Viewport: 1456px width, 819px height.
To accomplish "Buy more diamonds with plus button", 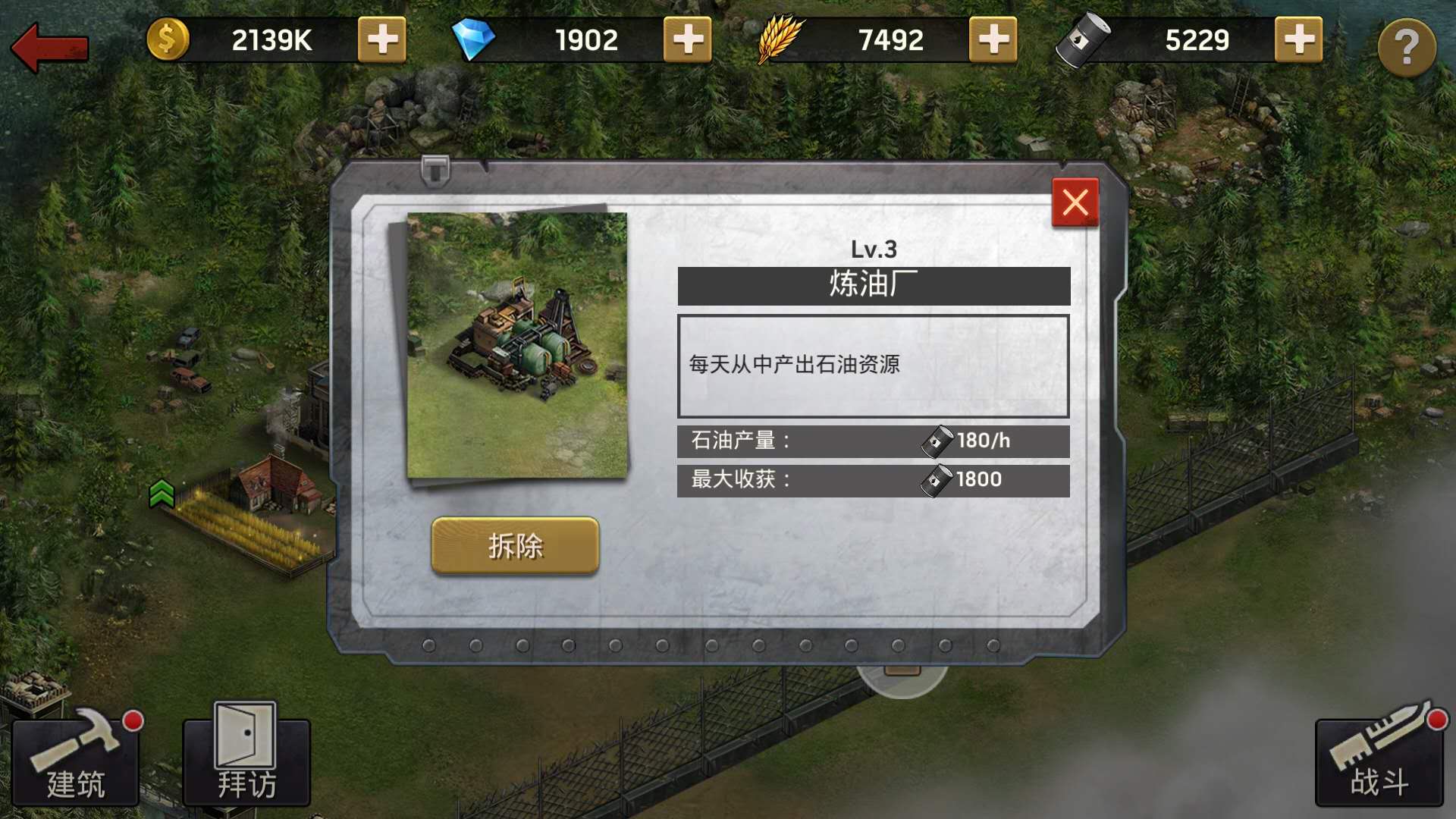I will point(687,40).
